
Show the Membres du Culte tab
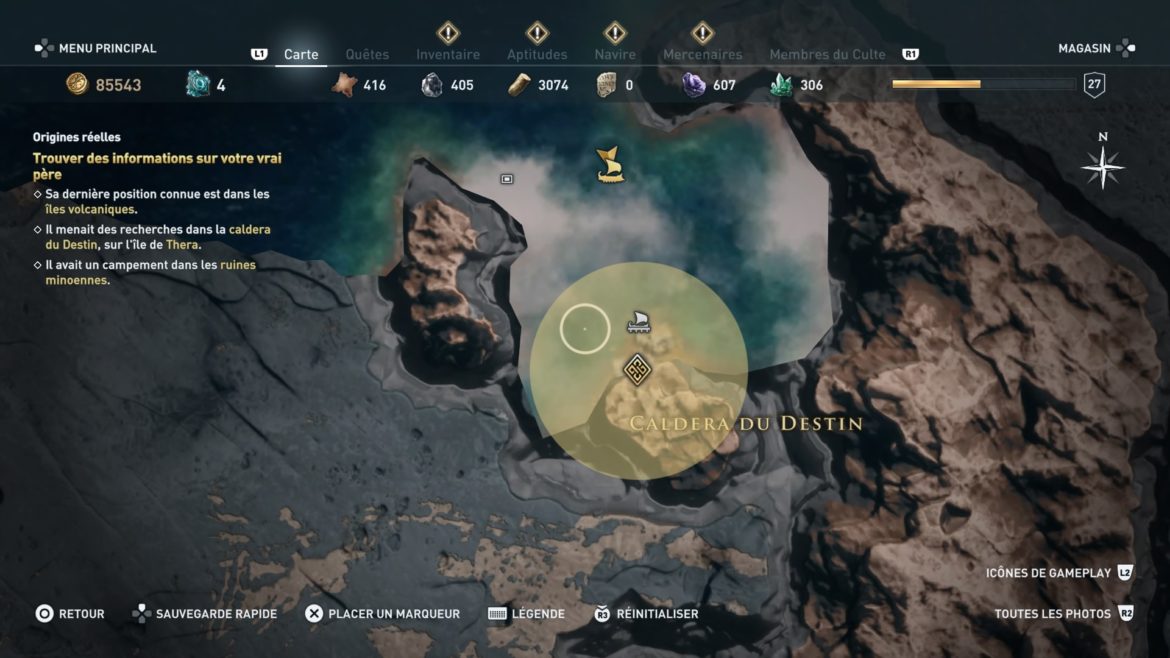(x=827, y=54)
